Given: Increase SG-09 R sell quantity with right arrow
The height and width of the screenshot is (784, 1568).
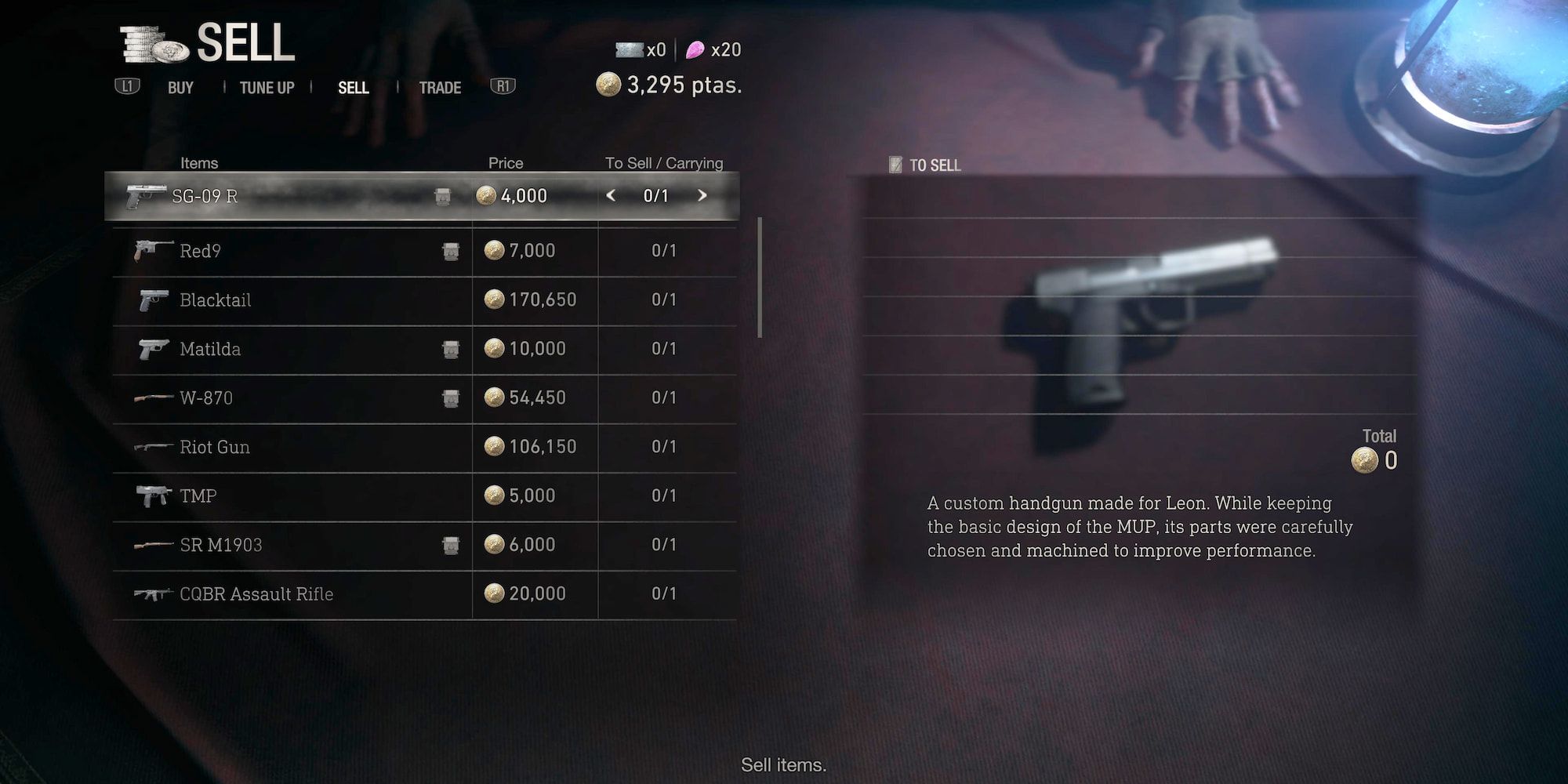Looking at the screenshot, I should (x=703, y=196).
